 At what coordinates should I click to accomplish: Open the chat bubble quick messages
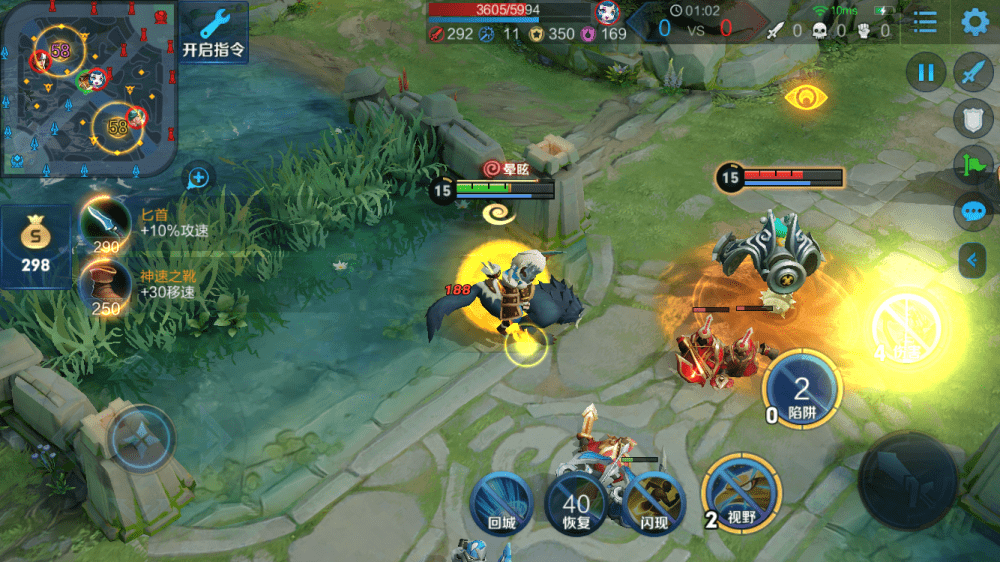pyautogui.click(x=973, y=212)
